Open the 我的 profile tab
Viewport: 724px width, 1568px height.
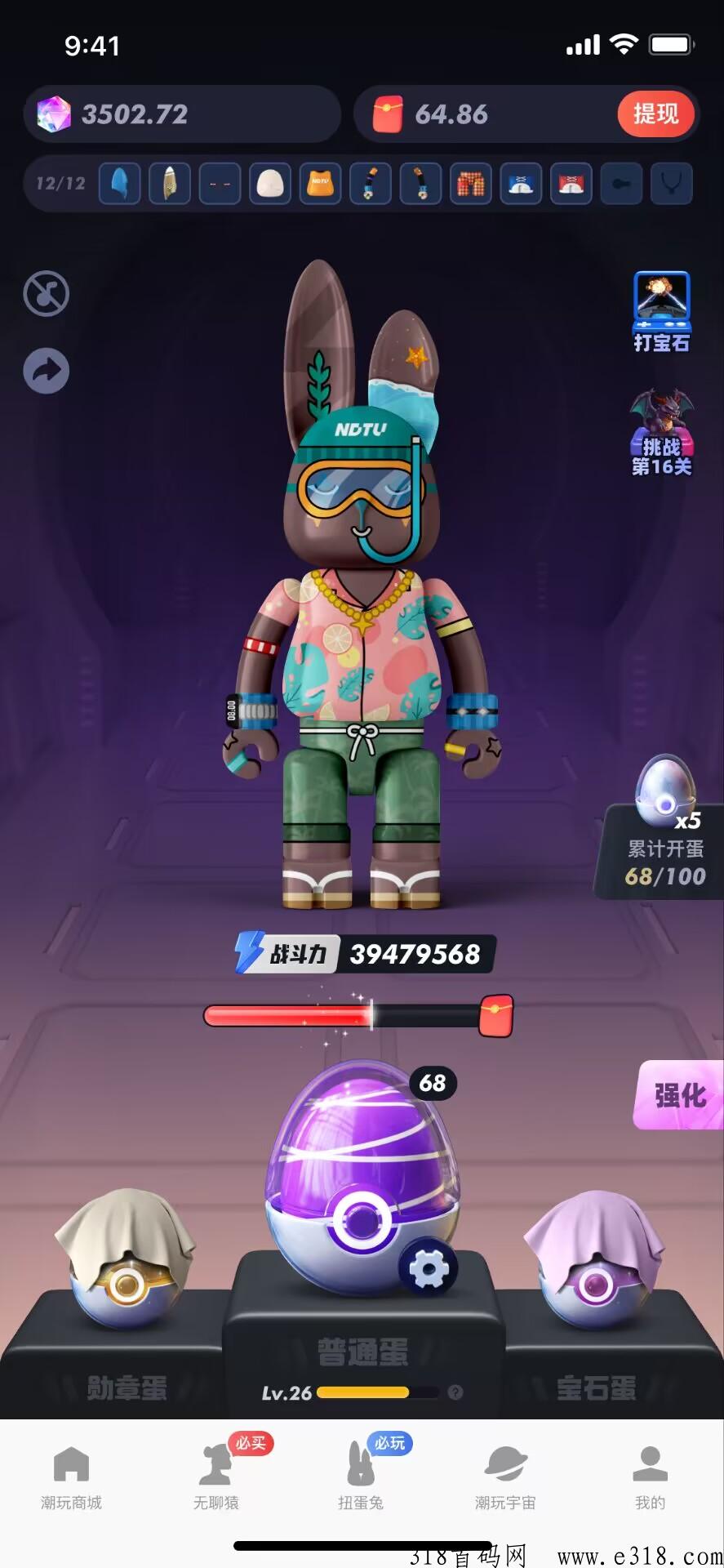(x=651, y=1477)
